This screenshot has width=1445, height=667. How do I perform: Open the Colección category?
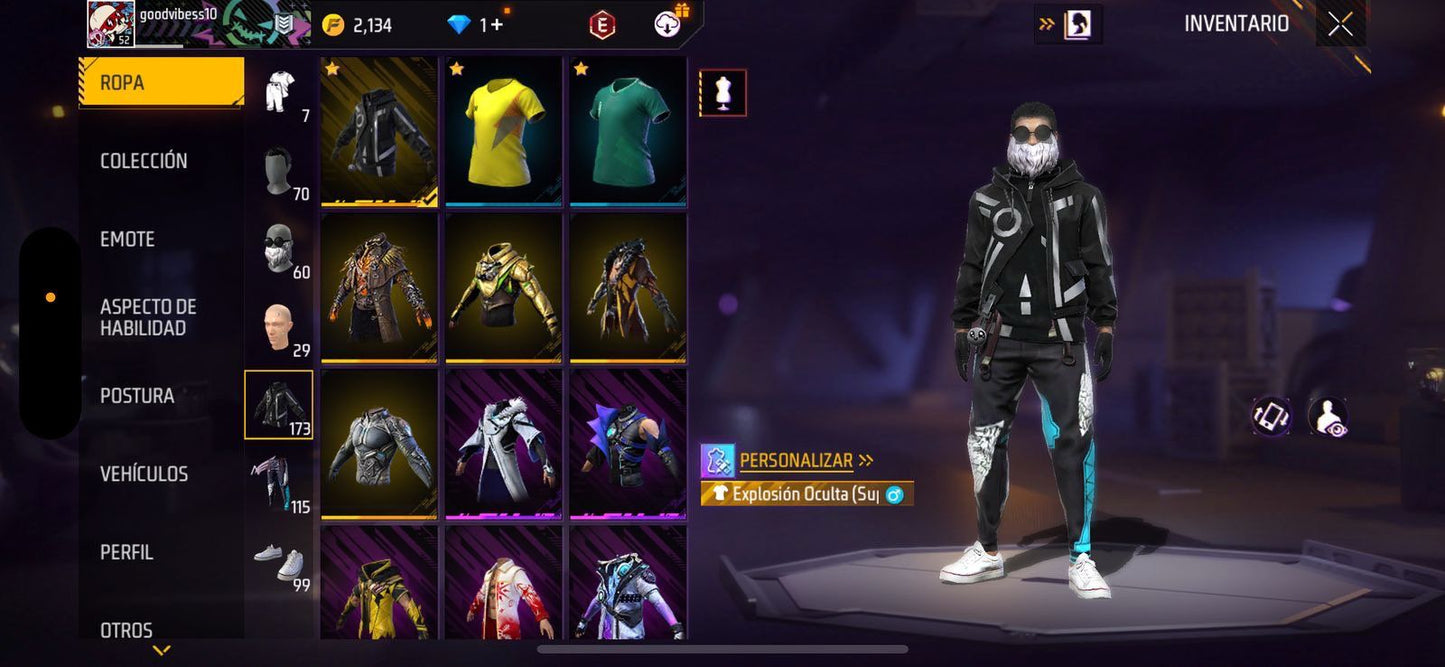tap(144, 161)
